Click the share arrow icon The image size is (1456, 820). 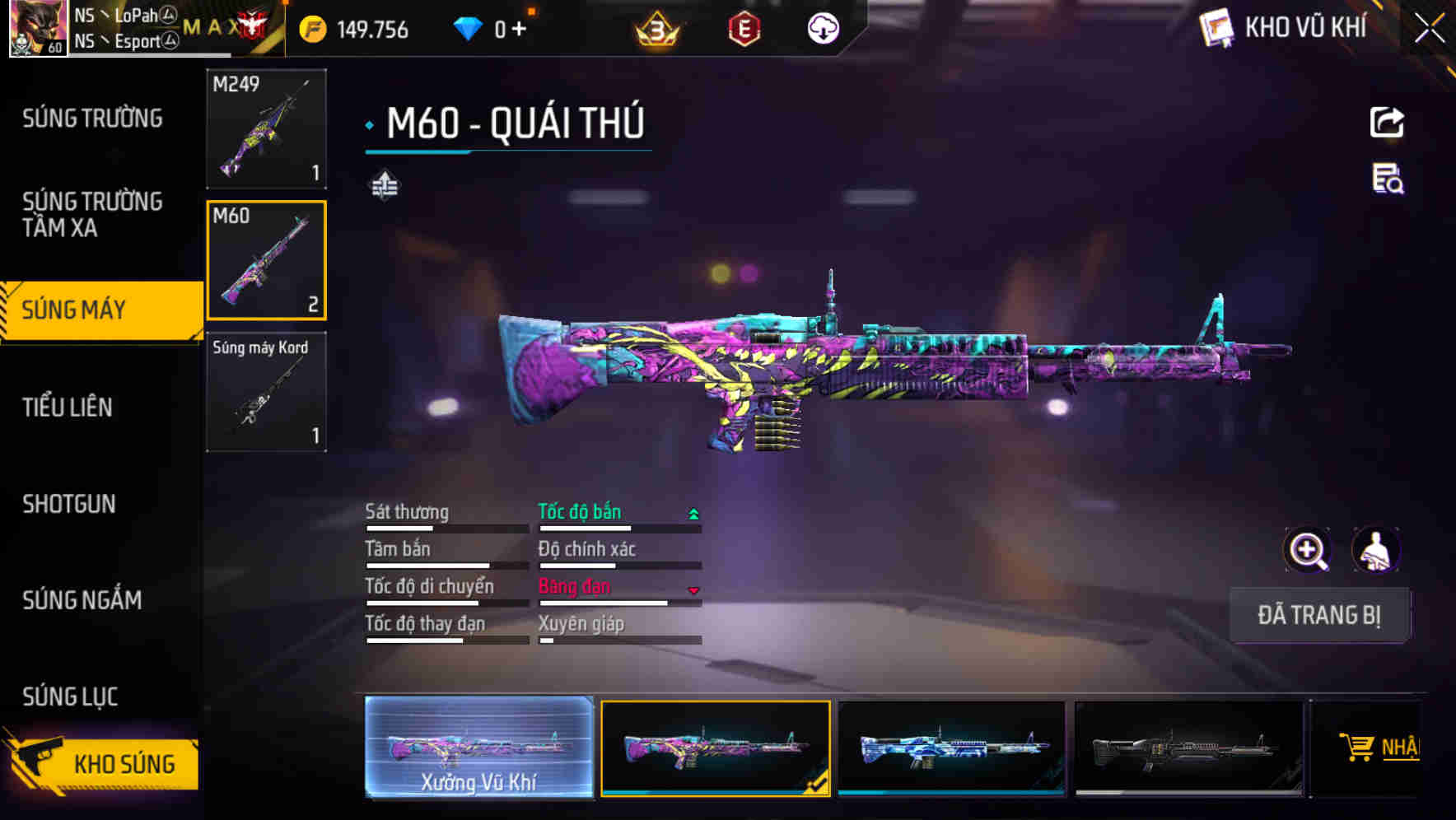coord(1387,123)
